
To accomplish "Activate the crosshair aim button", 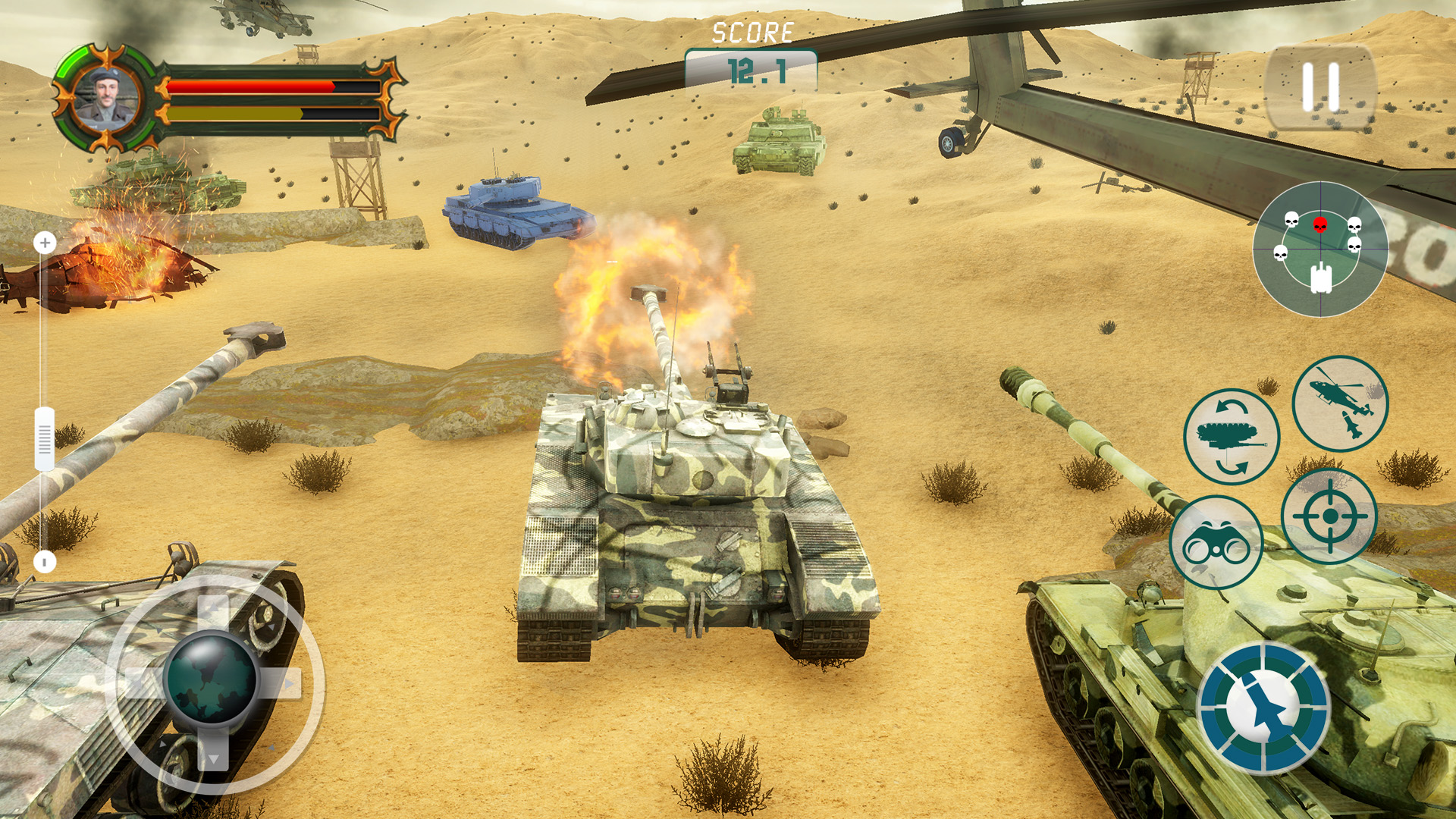I will (1329, 516).
